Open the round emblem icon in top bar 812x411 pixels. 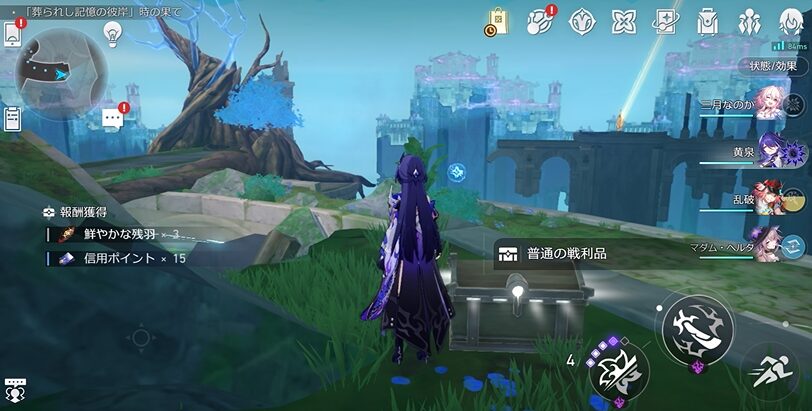582,21
